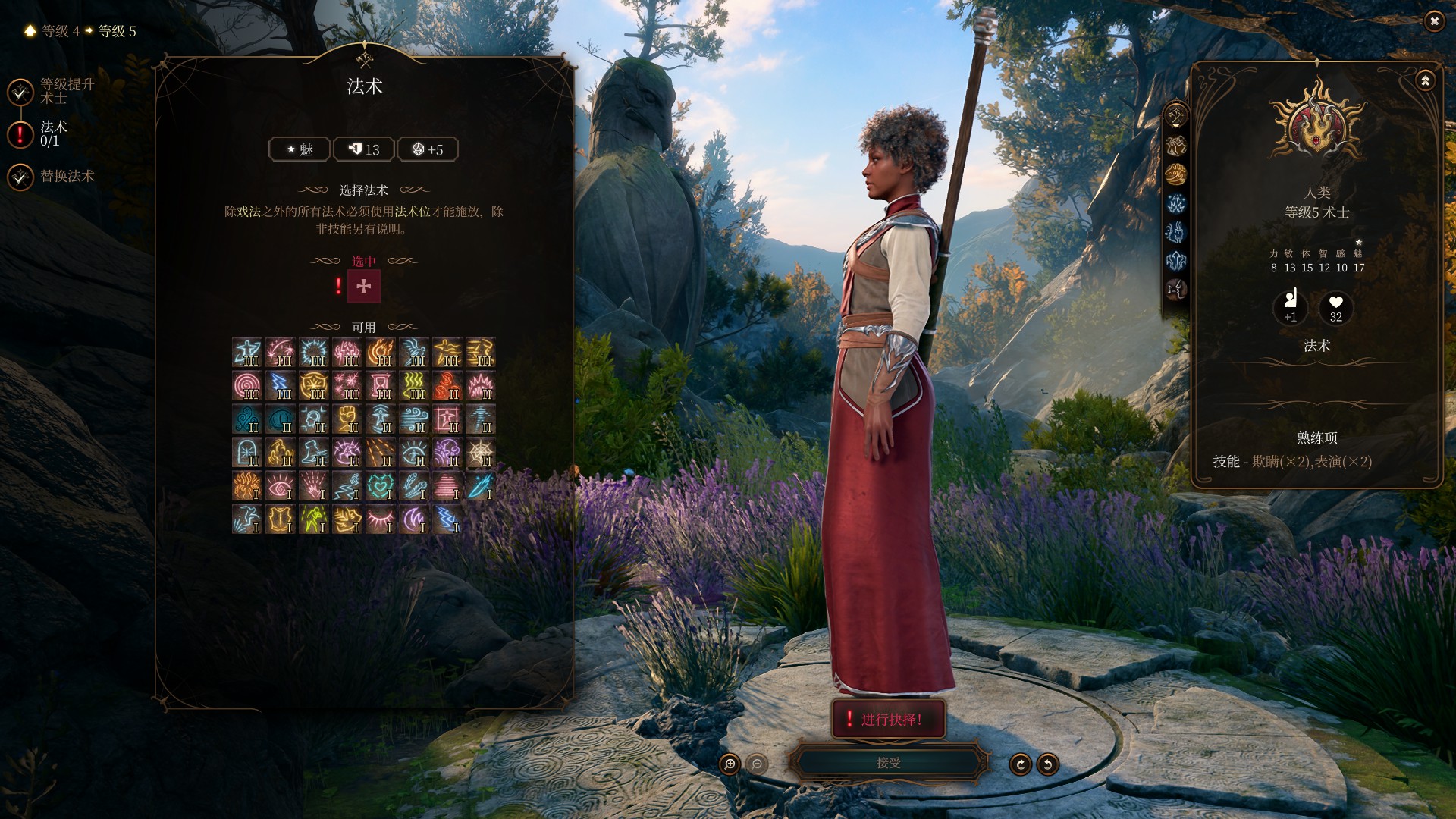Rotate the character counter-clockwise
The height and width of the screenshot is (819, 1456).
coord(1048,764)
